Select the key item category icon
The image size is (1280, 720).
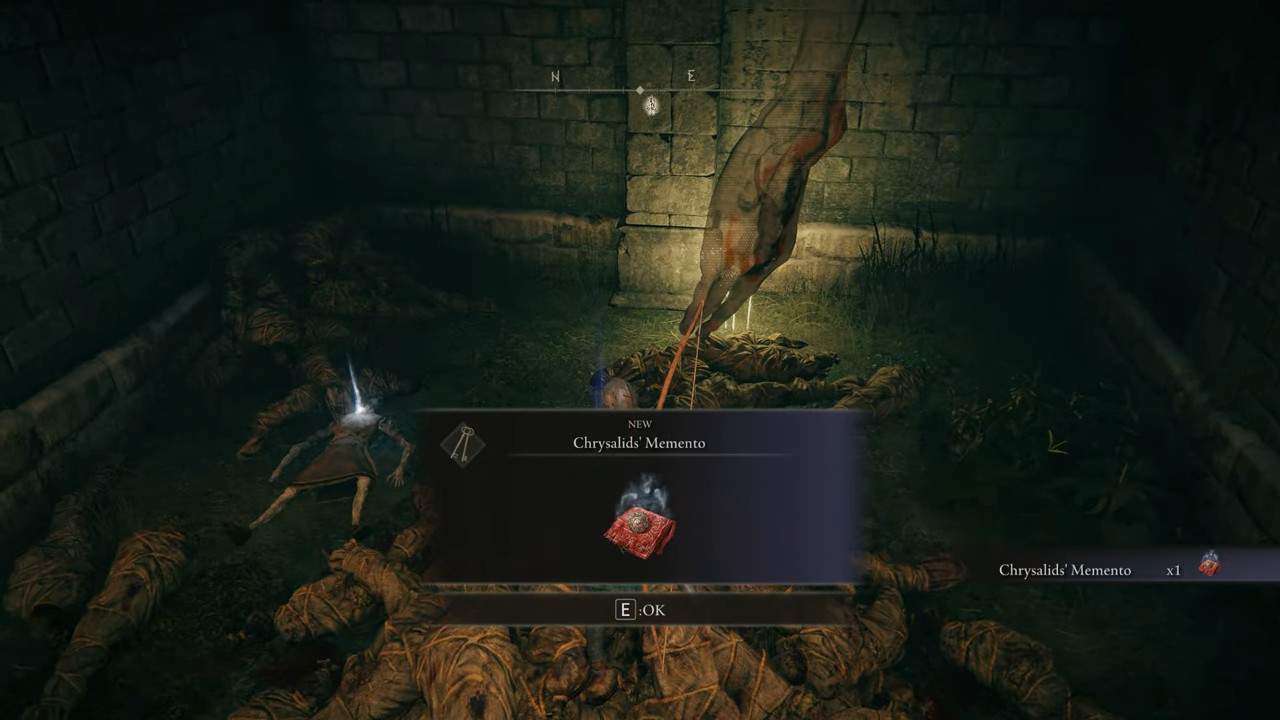461,445
